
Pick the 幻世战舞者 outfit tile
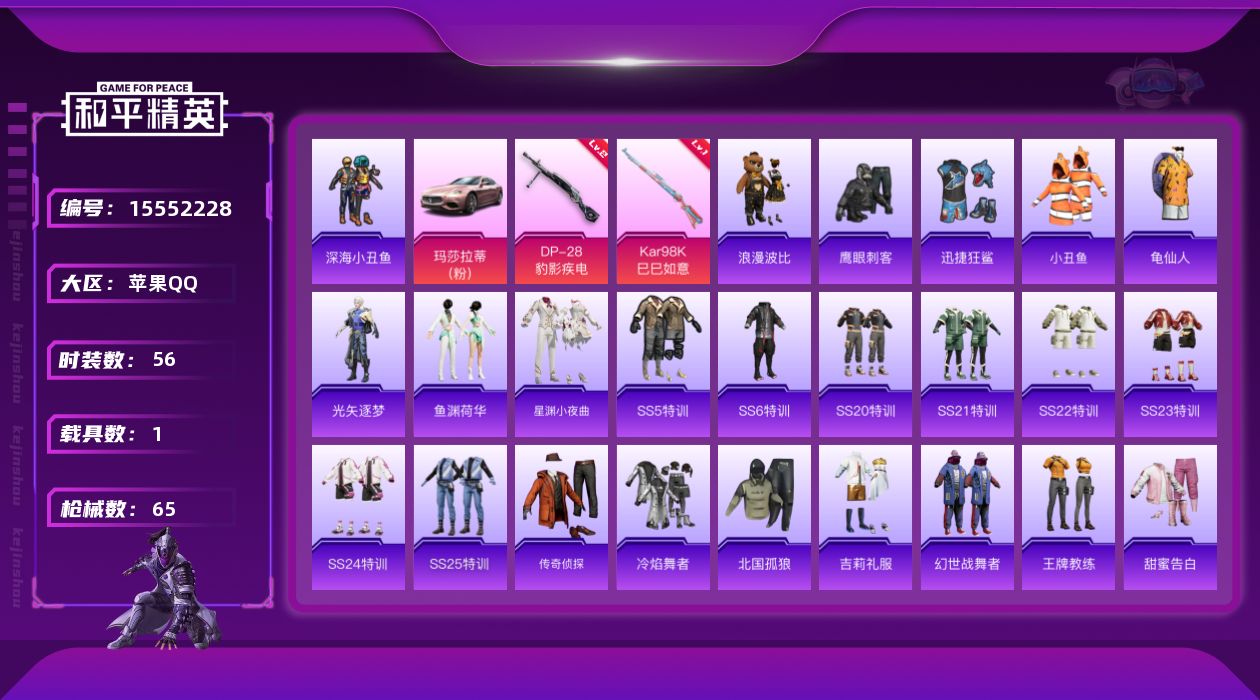tap(967, 517)
